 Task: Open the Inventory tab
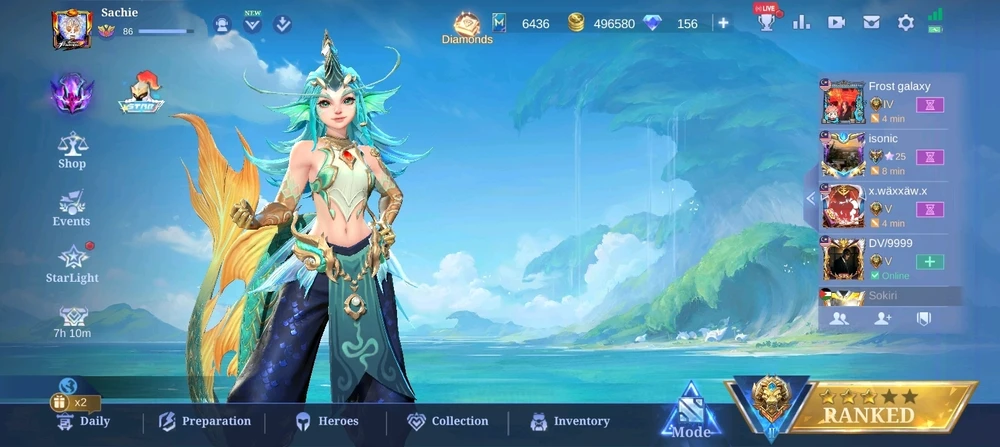[x=569, y=421]
